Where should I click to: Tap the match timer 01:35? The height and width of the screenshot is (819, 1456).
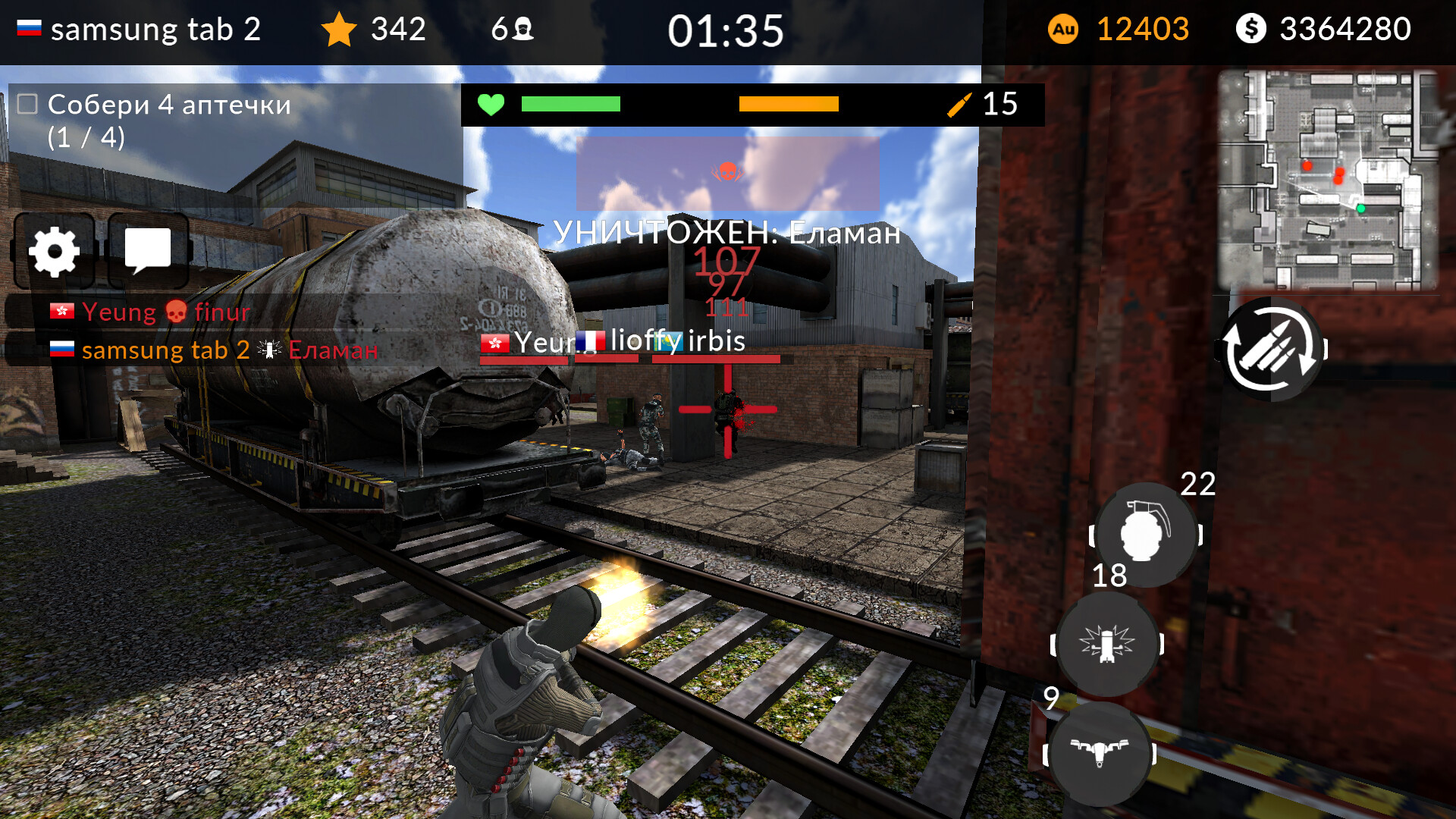coord(724,30)
